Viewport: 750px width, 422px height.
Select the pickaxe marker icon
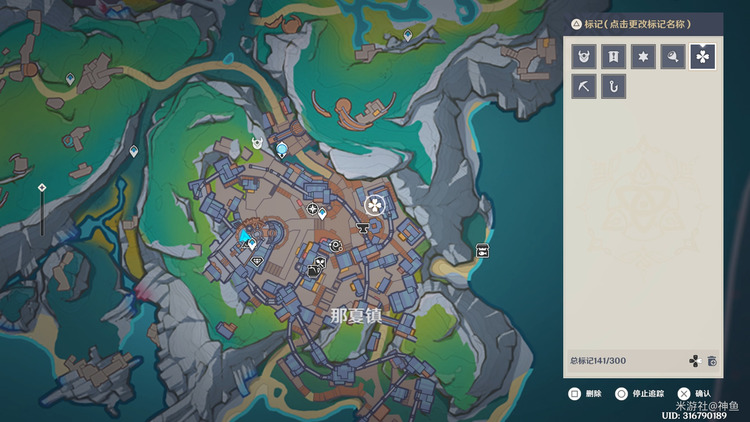pos(585,87)
